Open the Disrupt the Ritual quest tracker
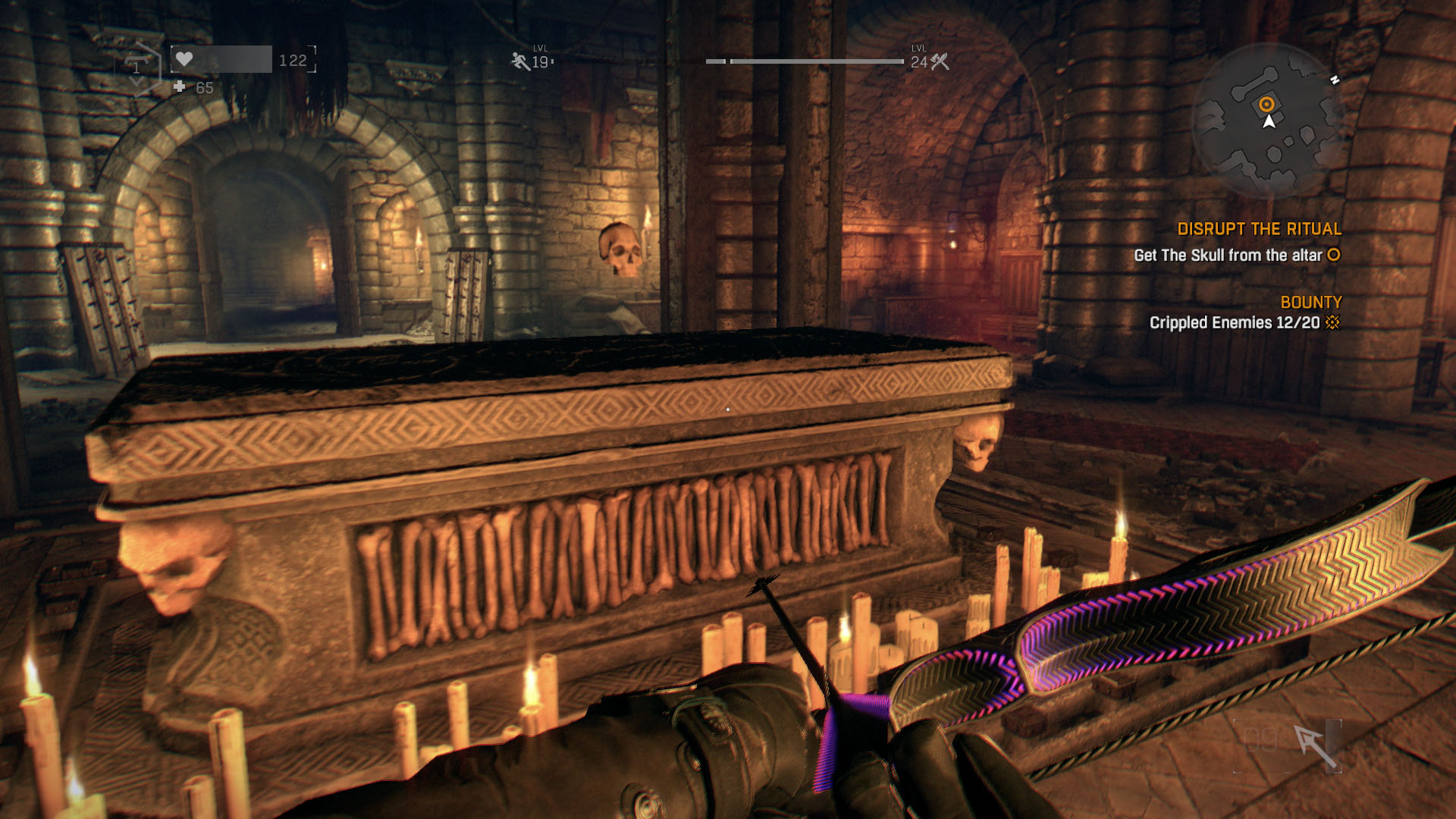The image size is (1456, 819). (x=1259, y=229)
